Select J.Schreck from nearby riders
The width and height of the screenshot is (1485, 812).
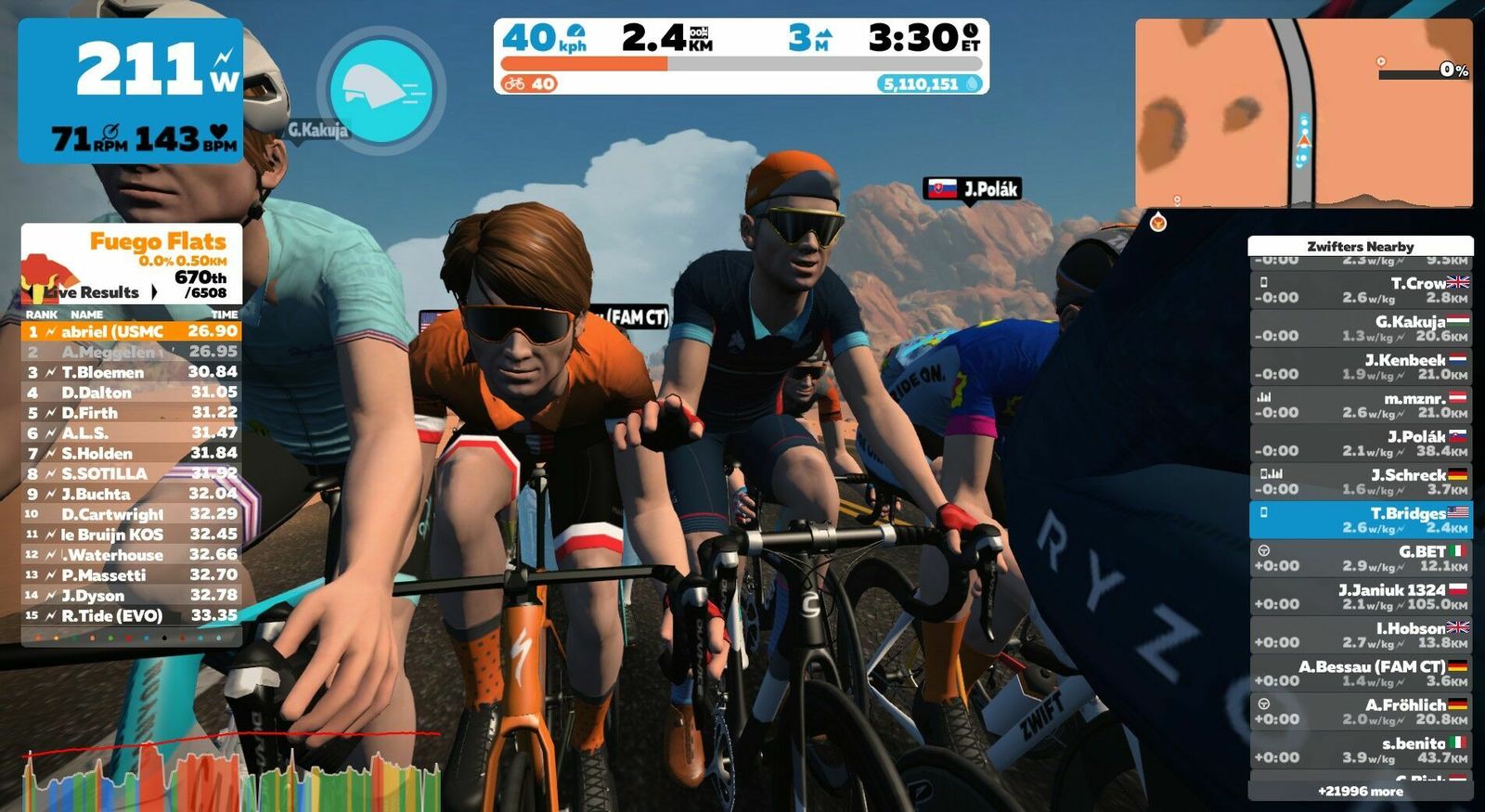click(x=1360, y=482)
